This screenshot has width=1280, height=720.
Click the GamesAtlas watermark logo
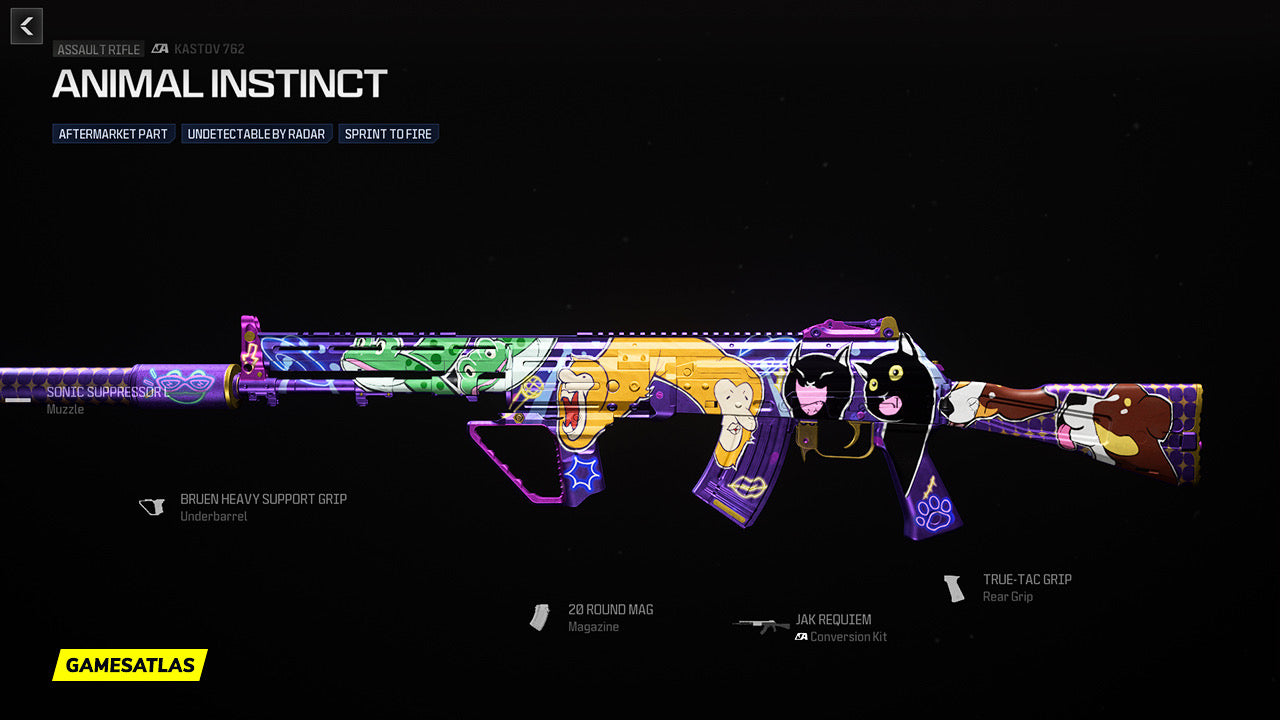[x=130, y=665]
